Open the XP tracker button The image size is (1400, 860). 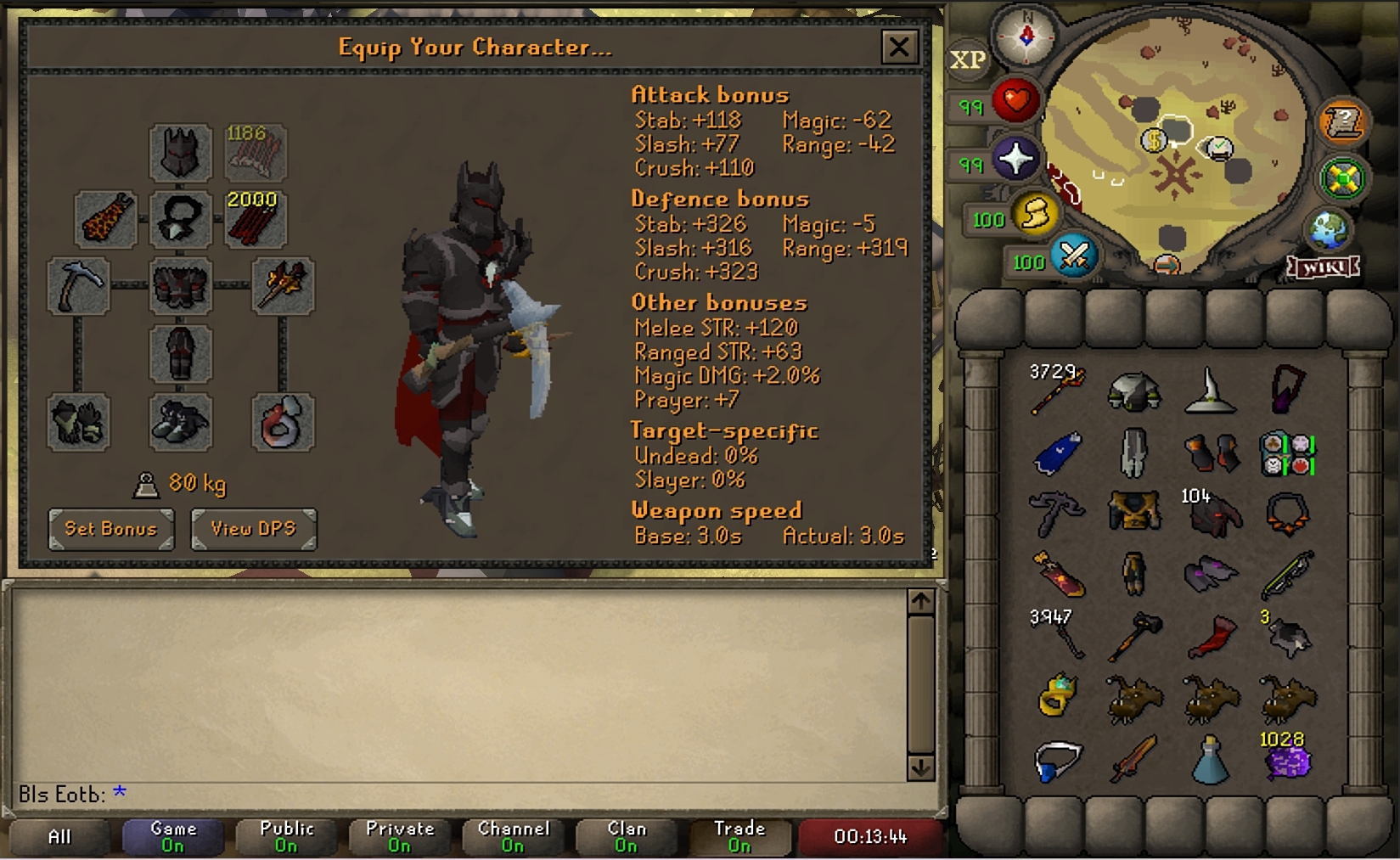967,59
